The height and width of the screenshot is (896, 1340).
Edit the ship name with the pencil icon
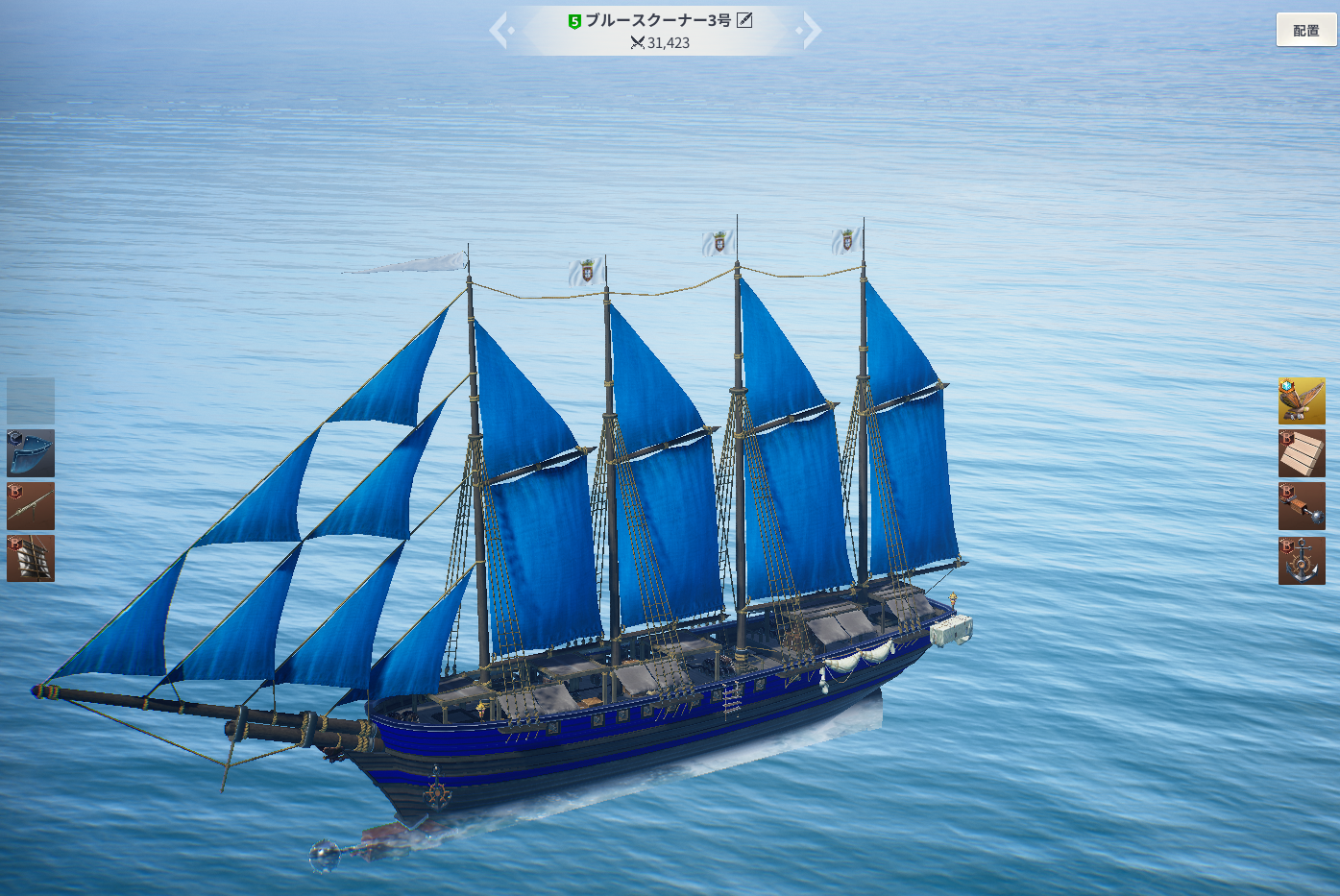click(x=744, y=20)
